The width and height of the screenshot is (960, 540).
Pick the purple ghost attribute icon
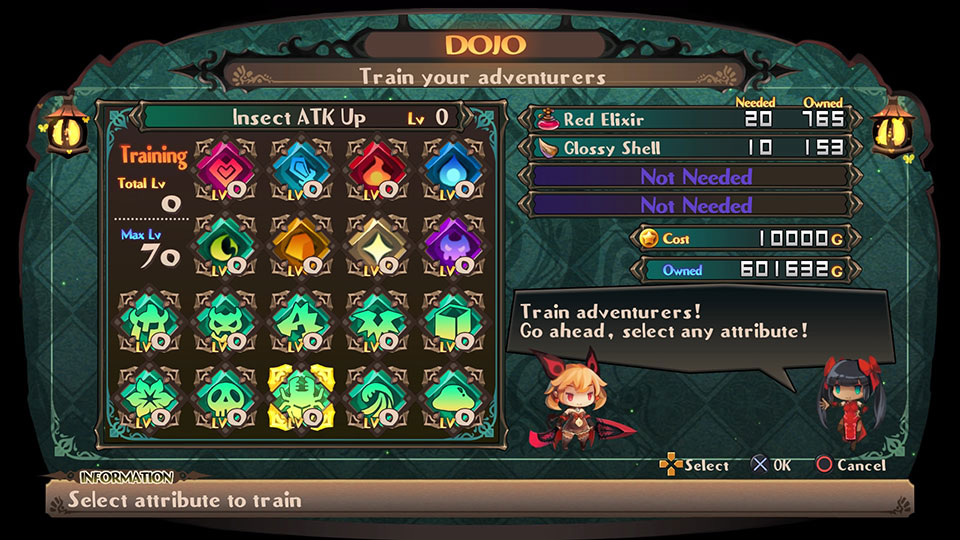point(450,243)
